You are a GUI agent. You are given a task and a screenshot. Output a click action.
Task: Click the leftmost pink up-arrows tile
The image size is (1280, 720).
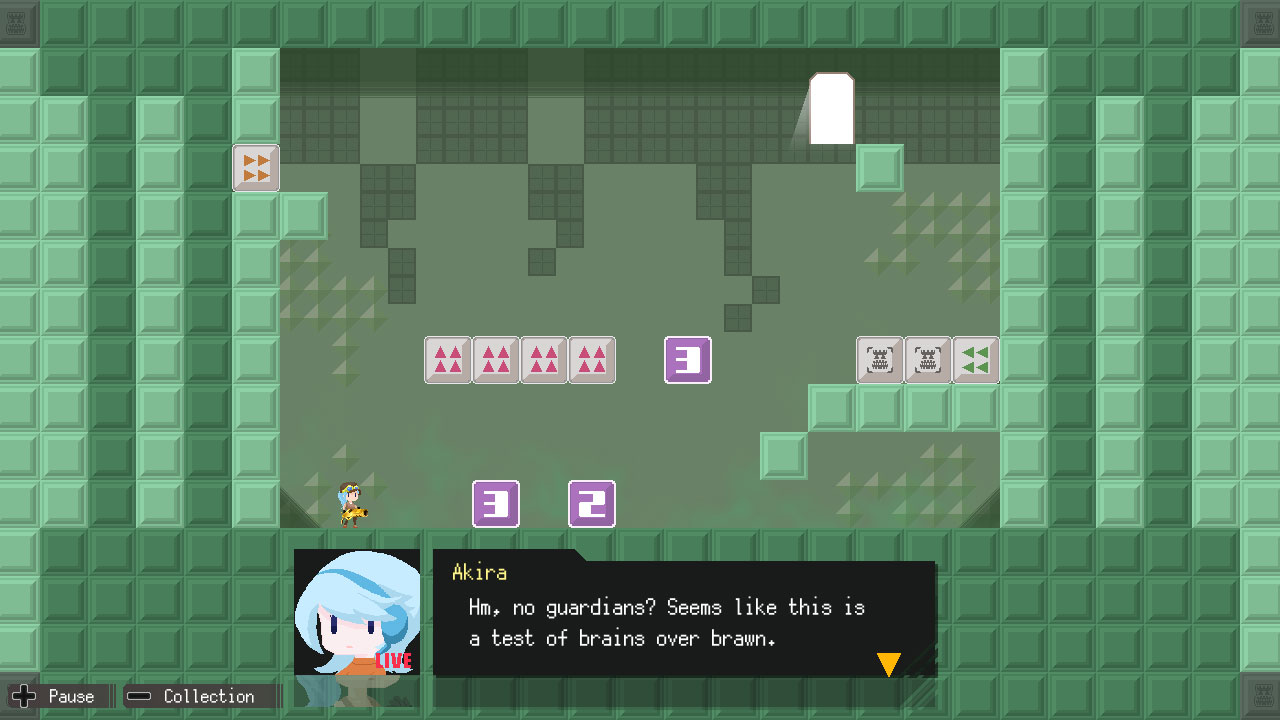click(447, 360)
